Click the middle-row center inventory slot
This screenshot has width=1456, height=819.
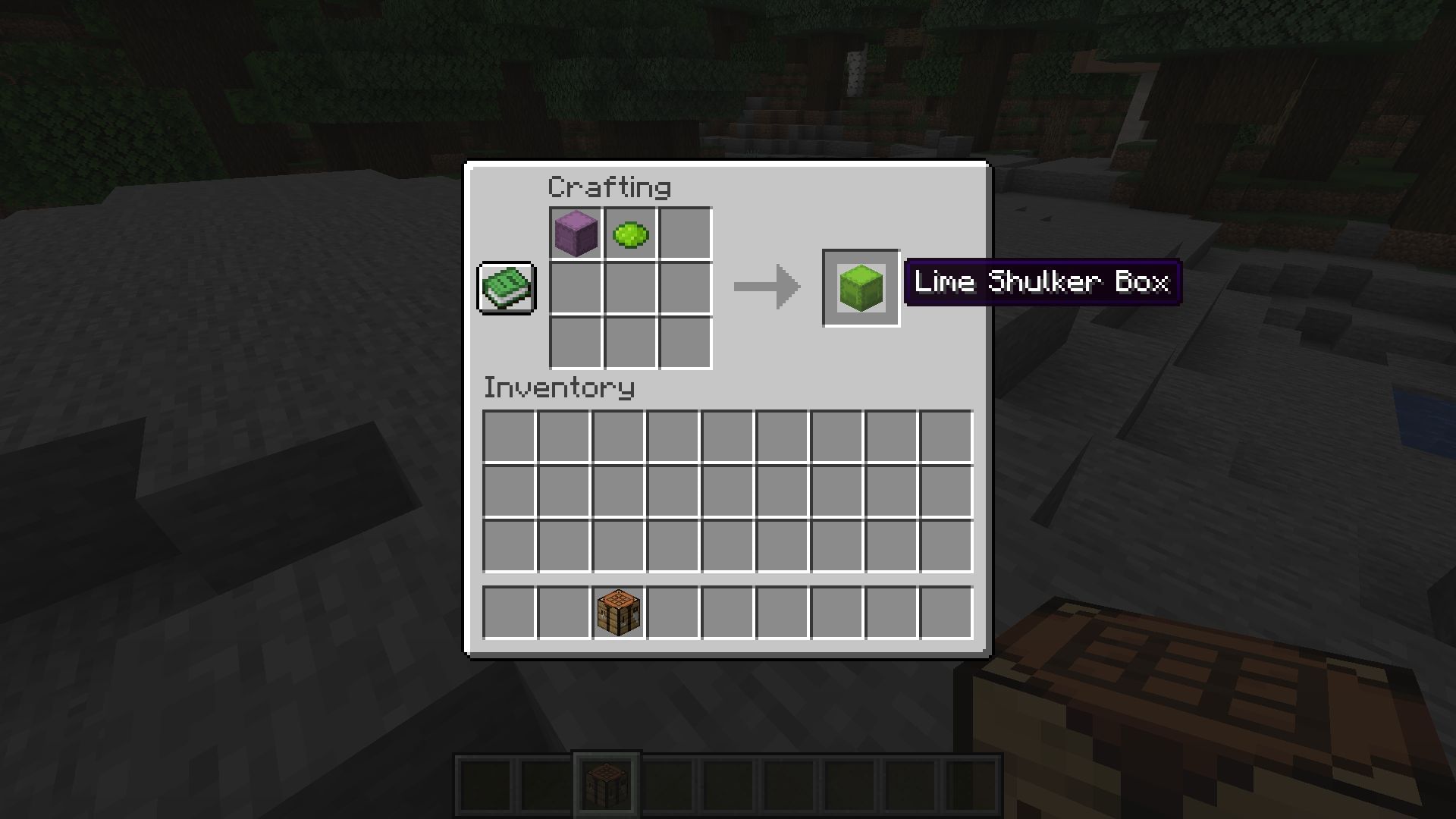point(728,491)
